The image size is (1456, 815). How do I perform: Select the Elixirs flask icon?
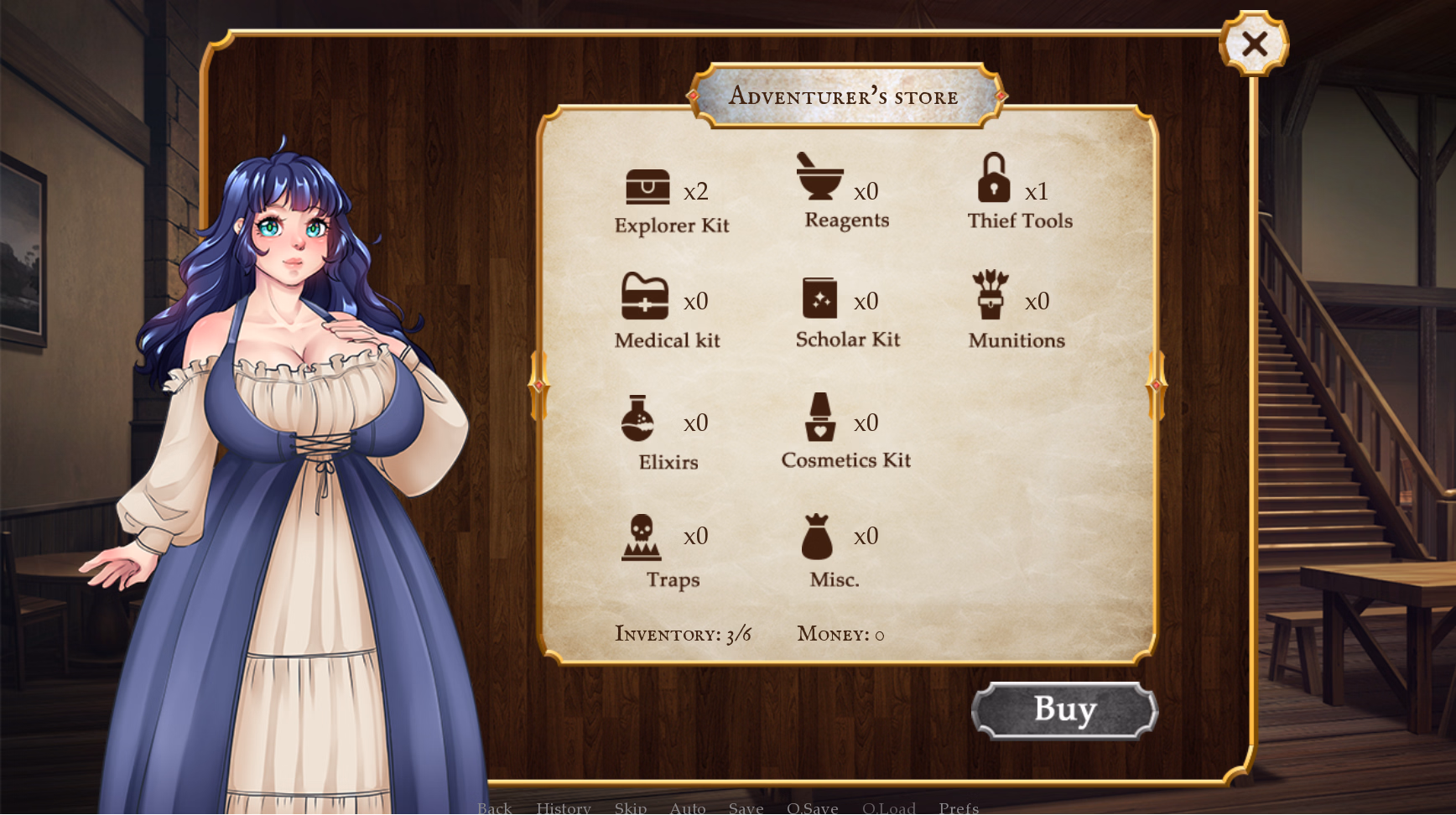tap(638, 420)
